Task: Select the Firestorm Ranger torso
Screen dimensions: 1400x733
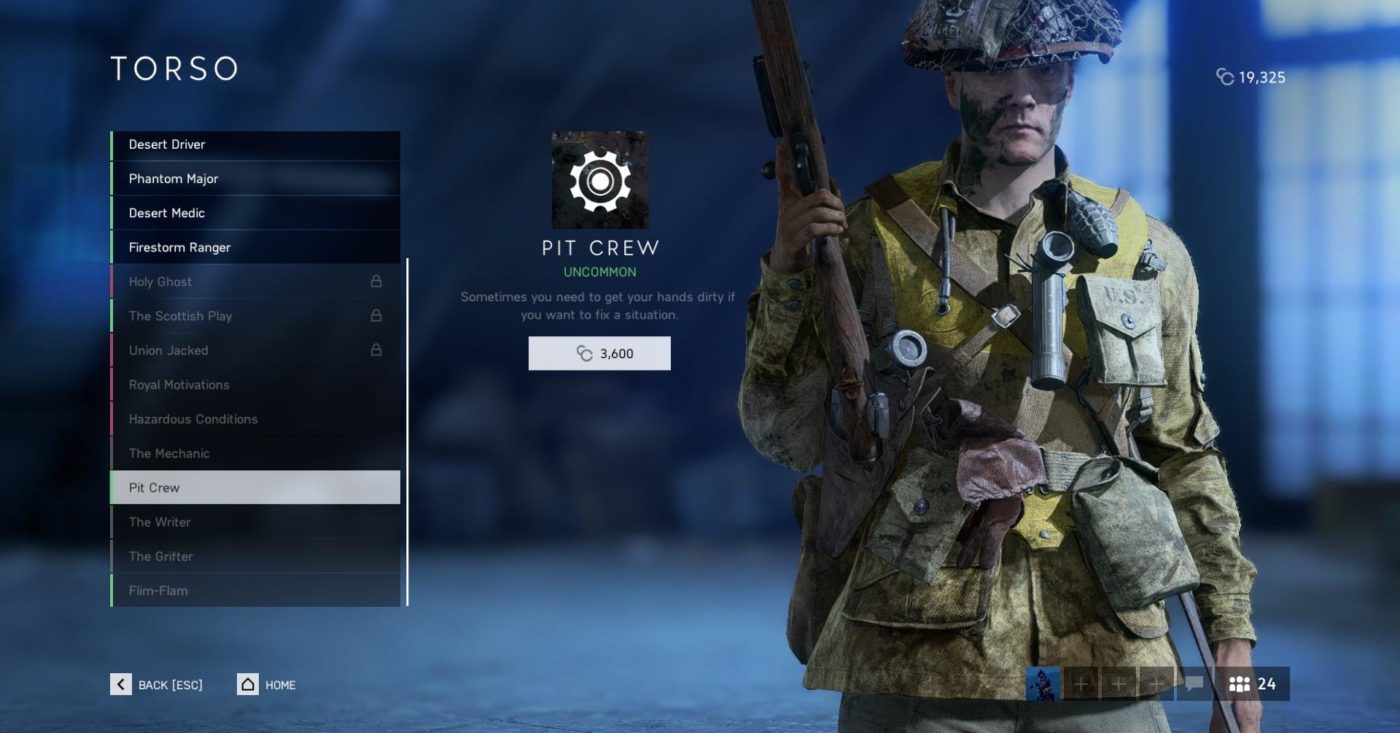Action: tap(255, 247)
